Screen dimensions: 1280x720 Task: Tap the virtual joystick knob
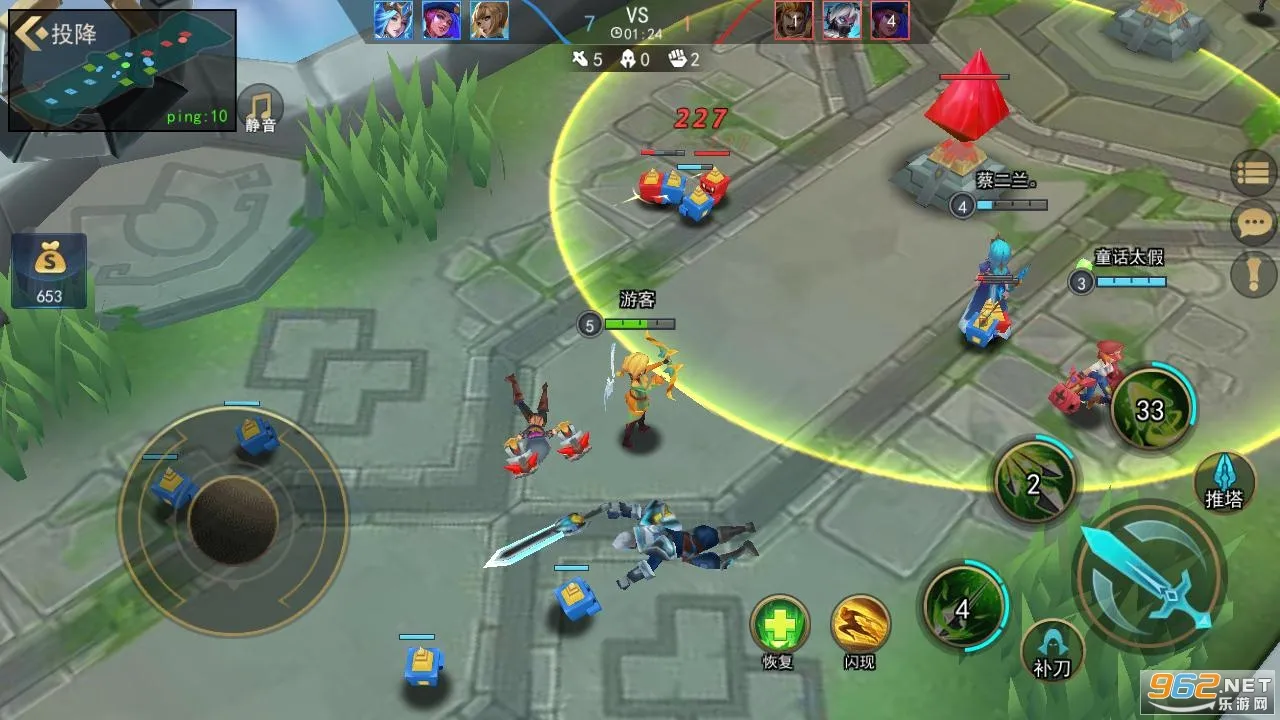[x=233, y=519]
